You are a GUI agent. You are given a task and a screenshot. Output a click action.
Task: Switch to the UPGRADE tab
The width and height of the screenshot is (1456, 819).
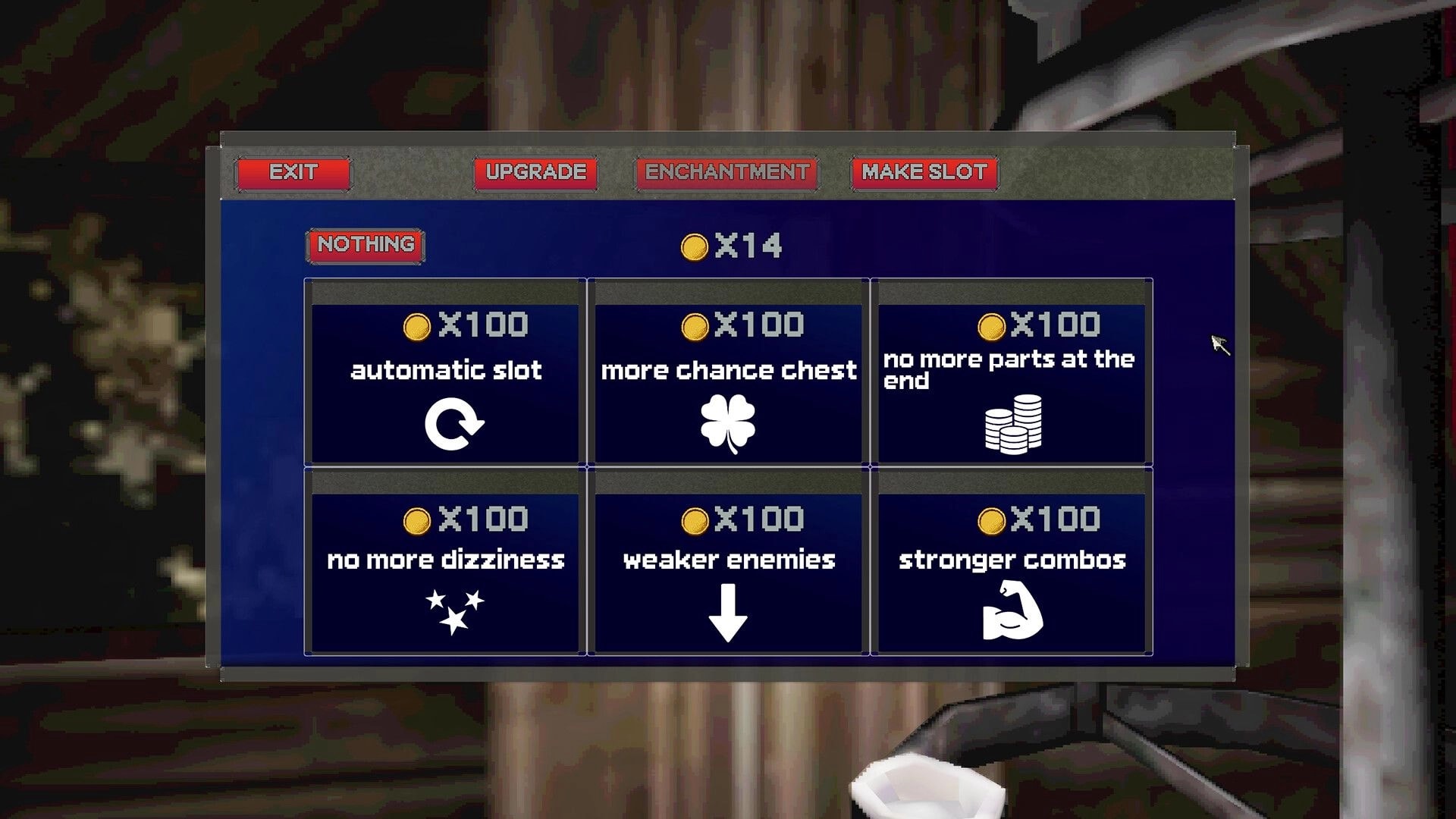point(535,173)
